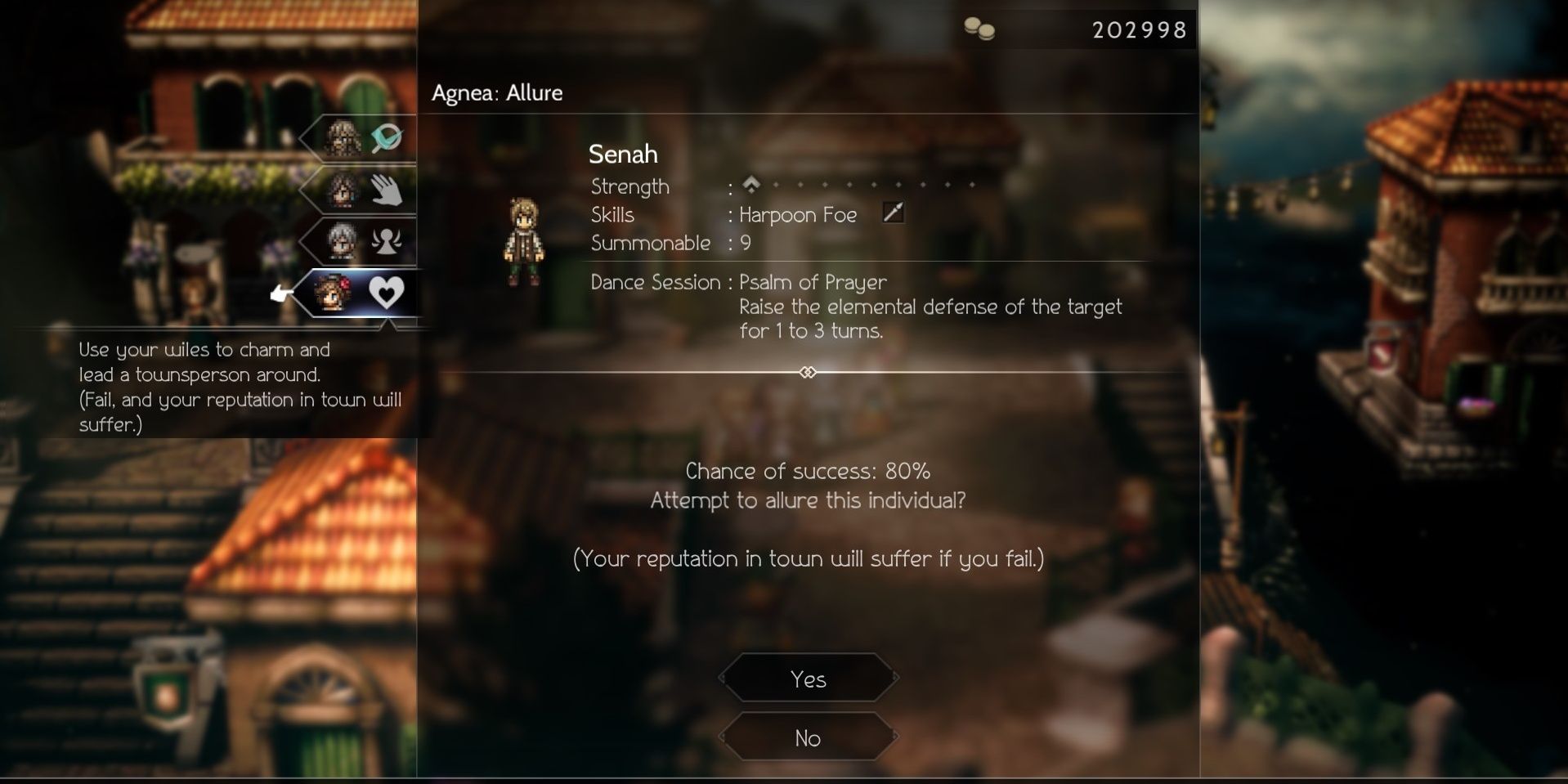Screen dimensions: 1568x784
Task: Click Senah's strength gauge diamonds
Action: click(x=858, y=184)
